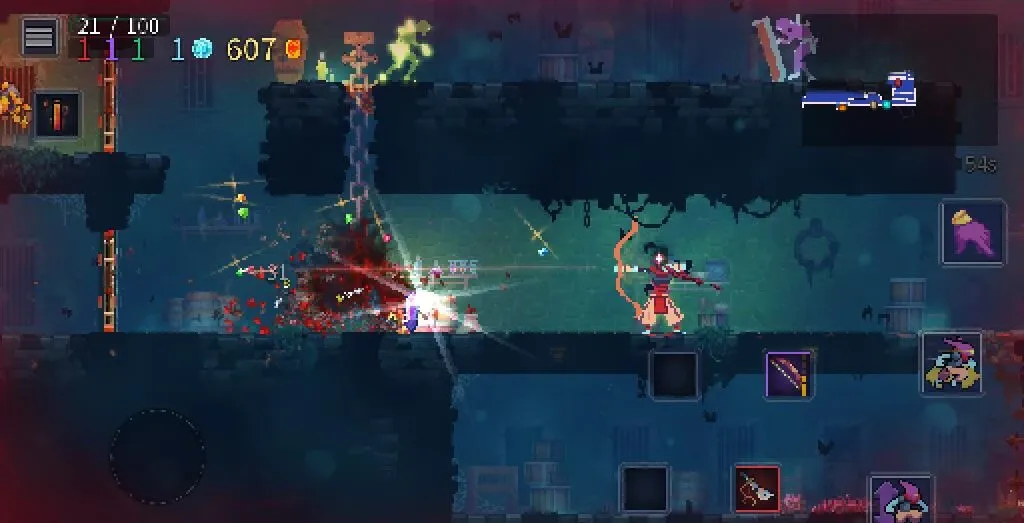
Task: Touch the virtual movement joystick
Action: click(157, 456)
